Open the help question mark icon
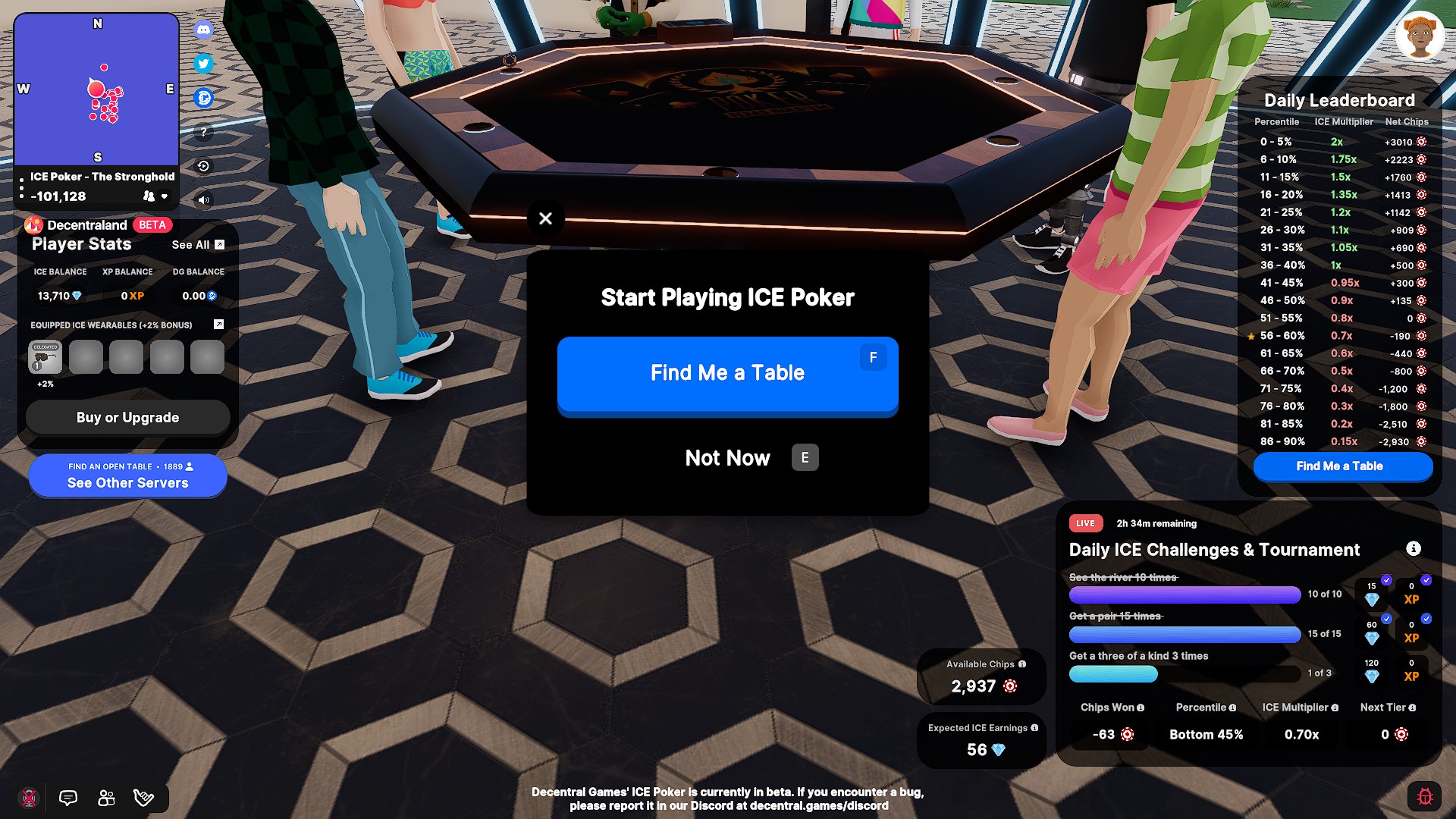The height and width of the screenshot is (819, 1456). point(202,132)
